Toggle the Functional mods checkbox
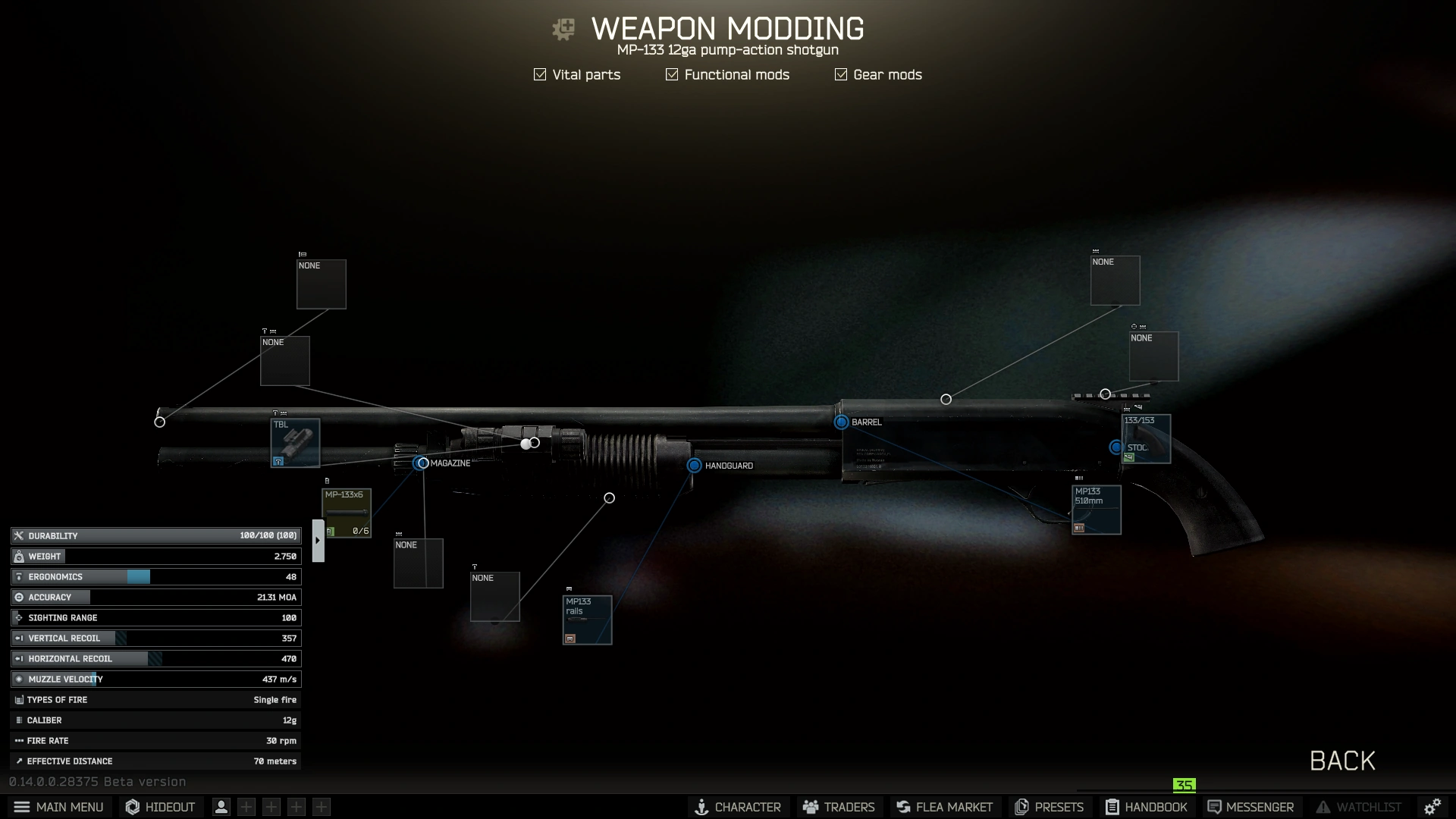Image resolution: width=1456 pixels, height=819 pixels. [x=671, y=74]
